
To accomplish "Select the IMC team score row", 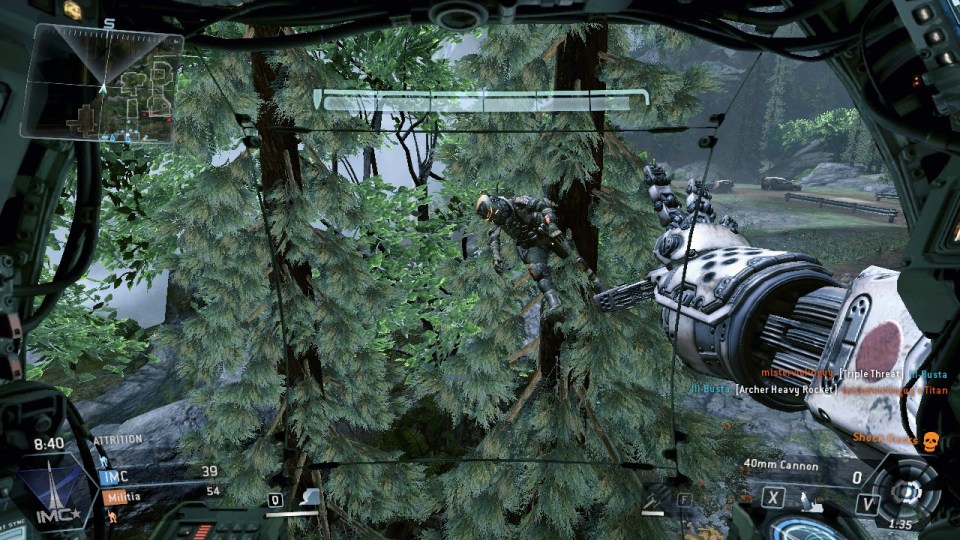I will click(160, 473).
